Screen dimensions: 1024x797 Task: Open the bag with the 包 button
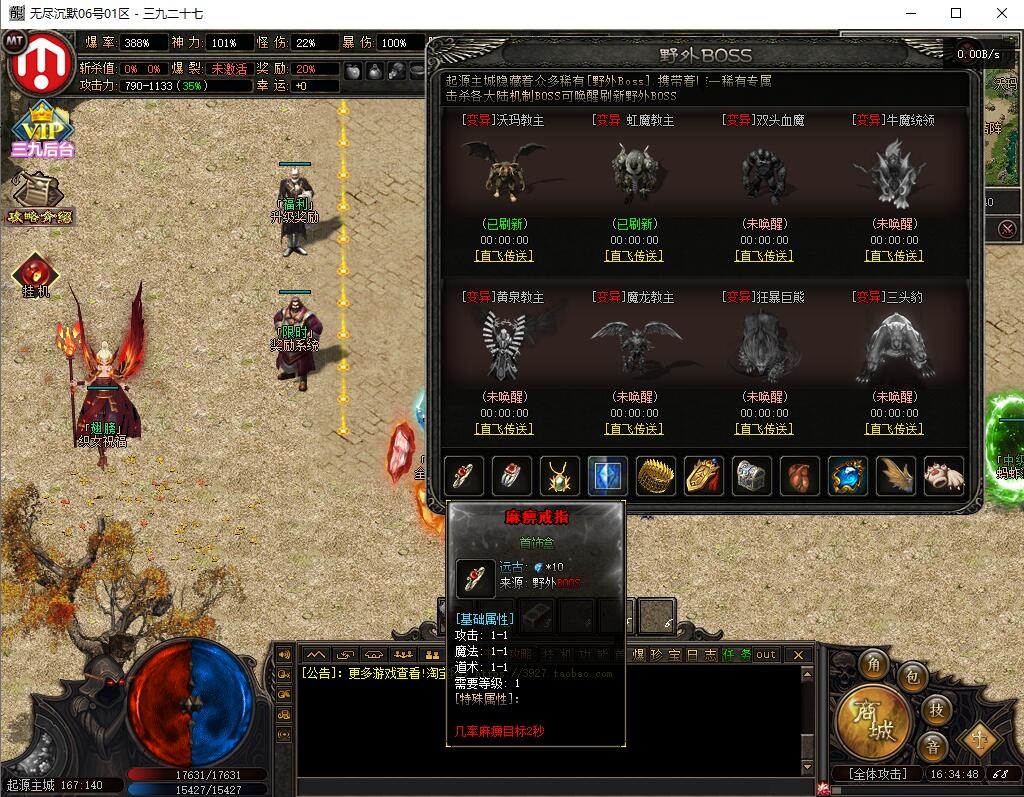(912, 676)
